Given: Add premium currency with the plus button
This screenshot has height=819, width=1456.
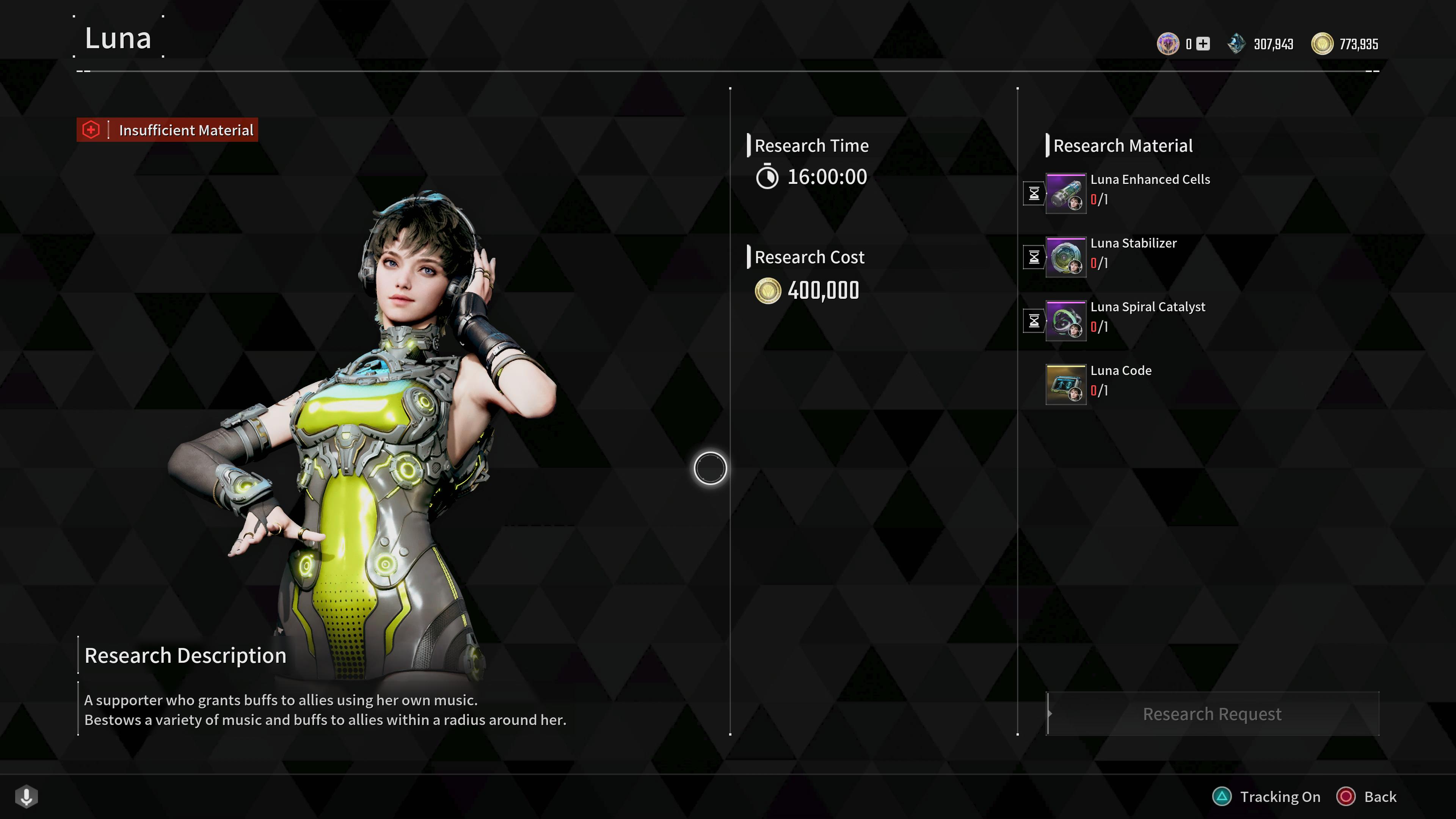Looking at the screenshot, I should tap(1203, 44).
